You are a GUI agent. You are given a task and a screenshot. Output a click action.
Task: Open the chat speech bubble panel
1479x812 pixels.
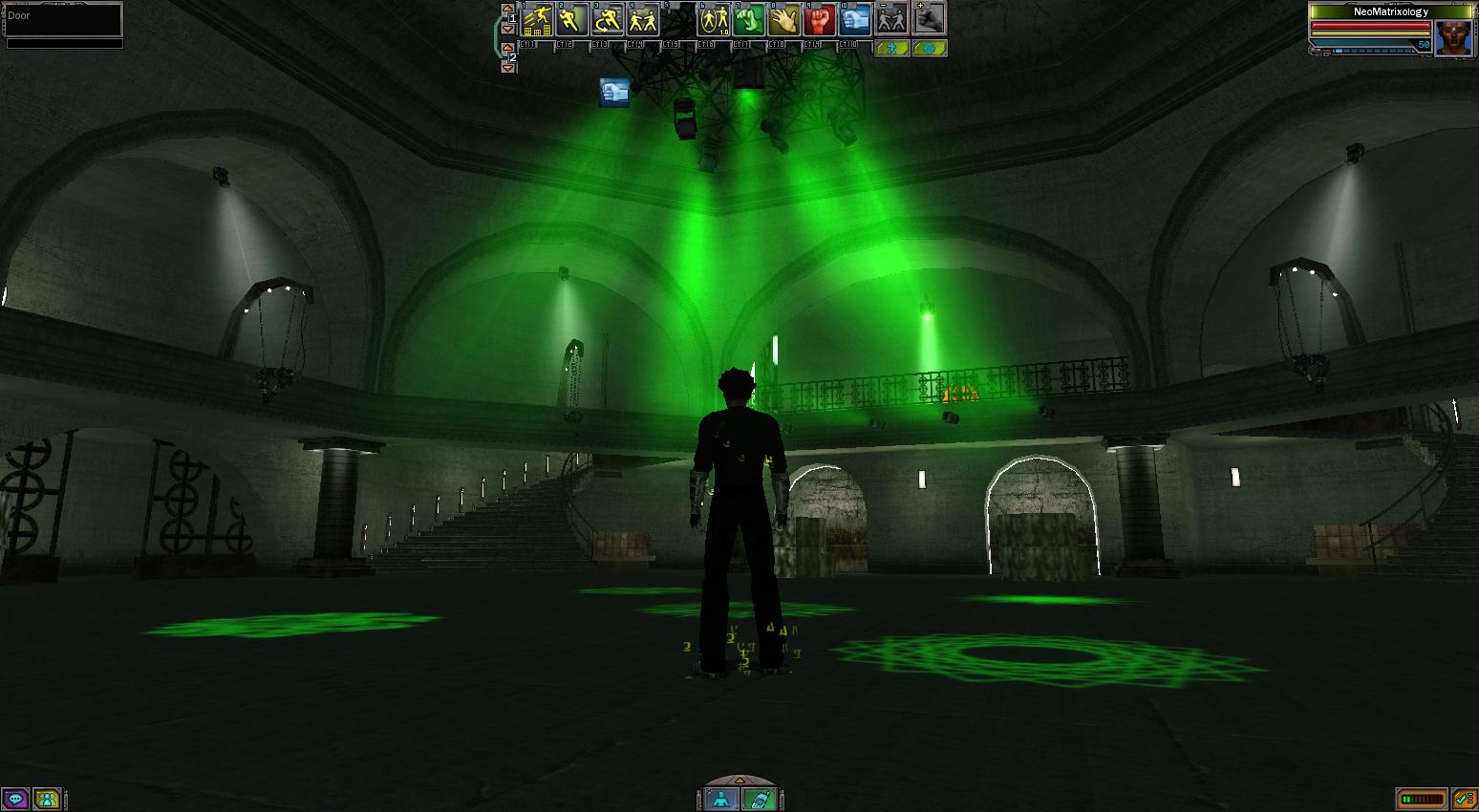(15, 799)
